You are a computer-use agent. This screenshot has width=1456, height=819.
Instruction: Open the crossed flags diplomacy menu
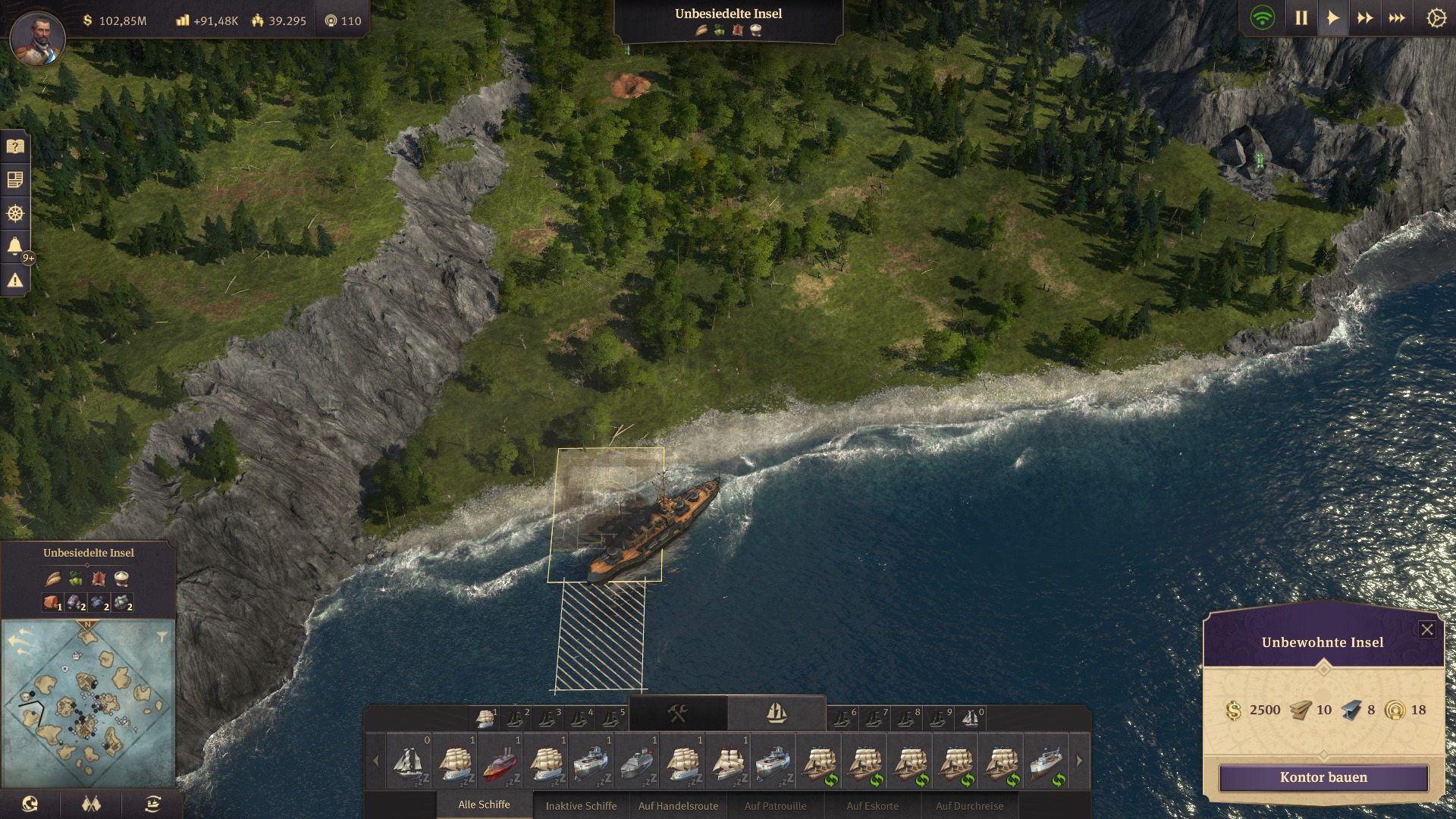(91, 805)
